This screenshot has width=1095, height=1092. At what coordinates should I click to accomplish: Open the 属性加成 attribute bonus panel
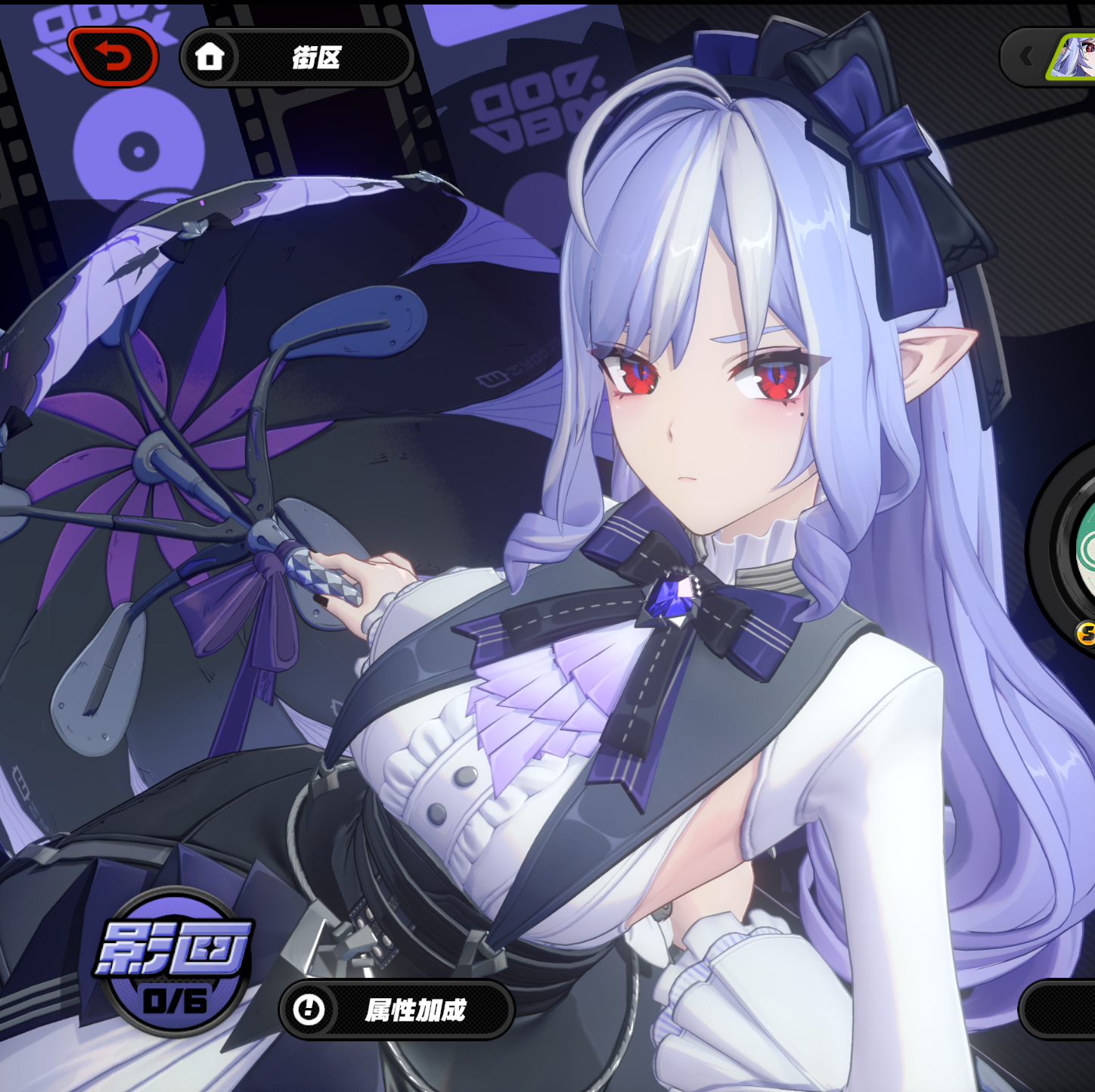[x=396, y=1010]
